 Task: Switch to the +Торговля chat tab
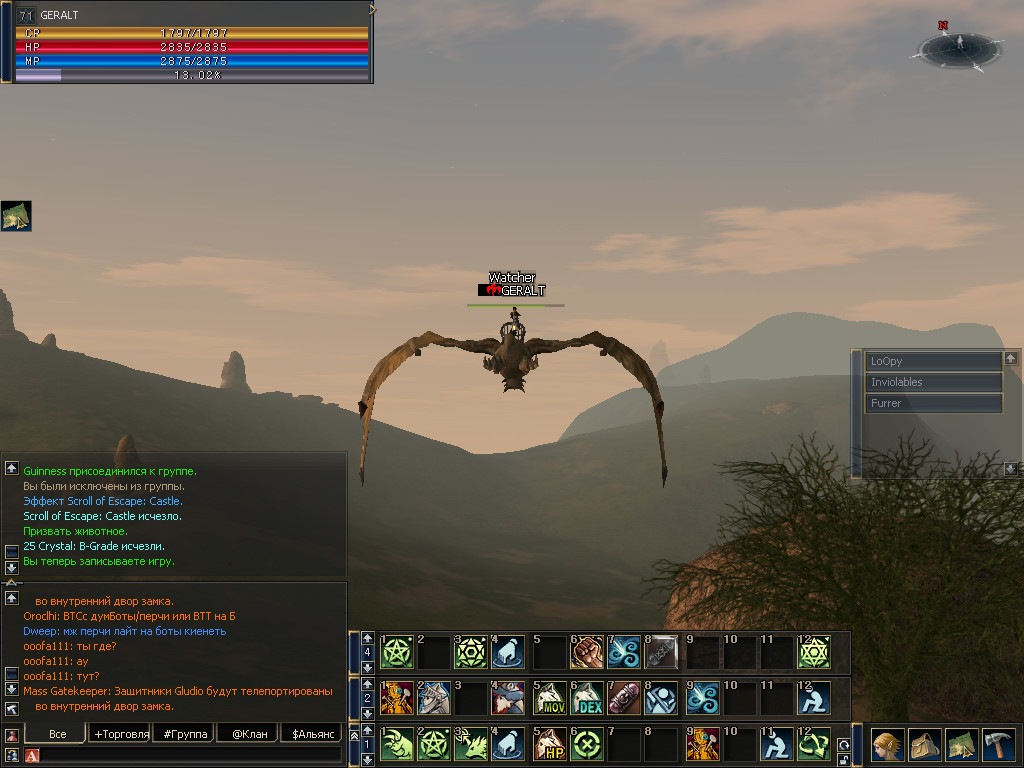click(x=121, y=734)
